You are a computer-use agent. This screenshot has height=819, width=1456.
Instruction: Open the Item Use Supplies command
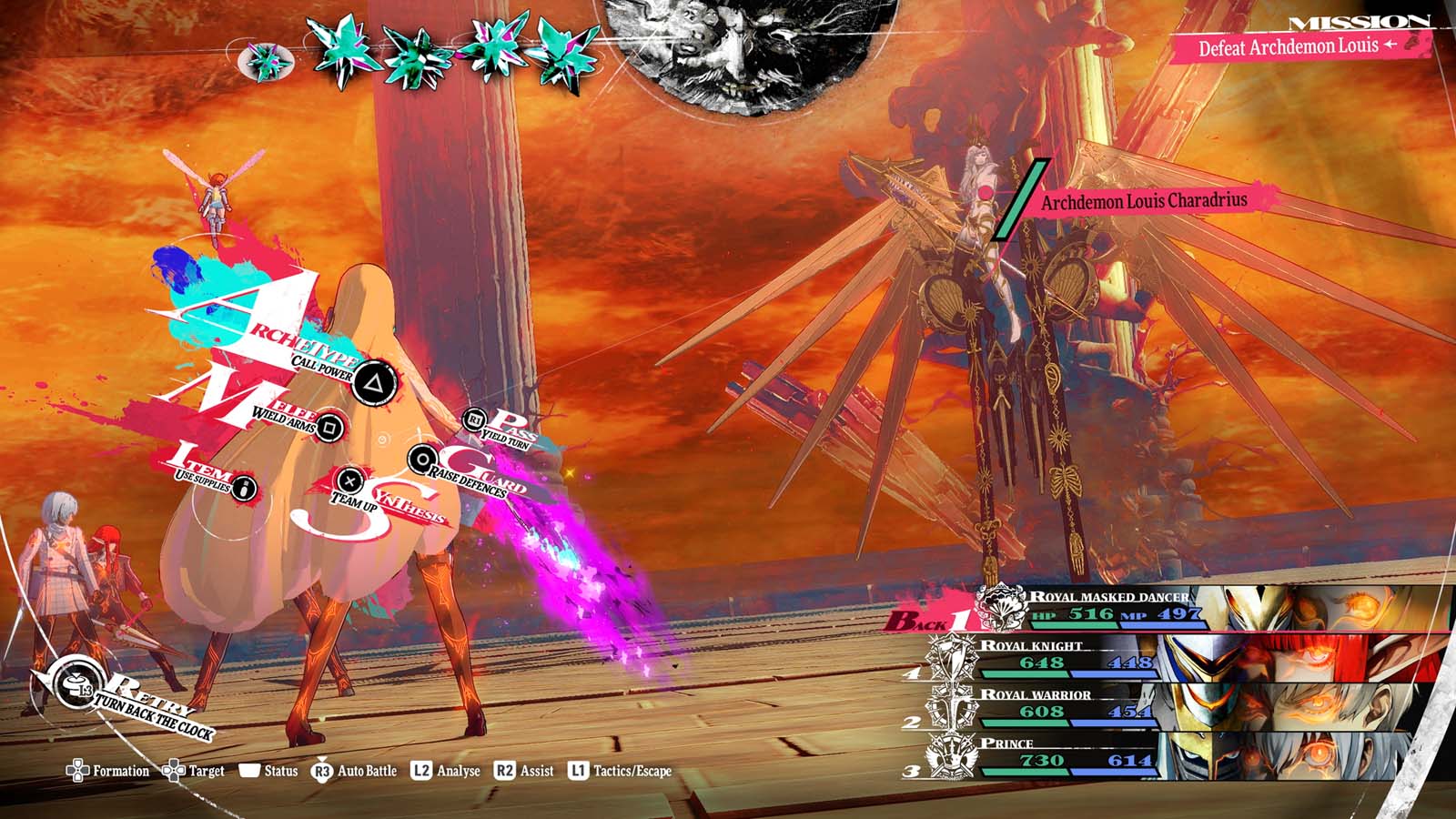(244, 489)
